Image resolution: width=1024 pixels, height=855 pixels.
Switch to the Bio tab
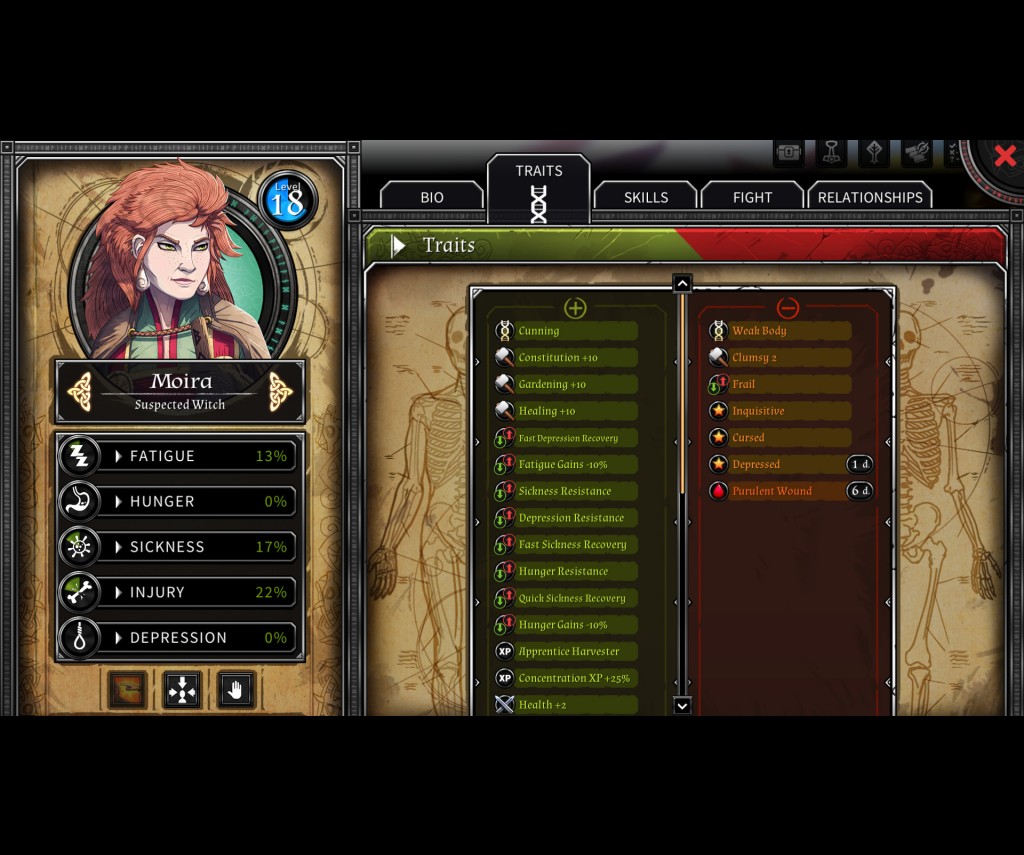pos(431,197)
